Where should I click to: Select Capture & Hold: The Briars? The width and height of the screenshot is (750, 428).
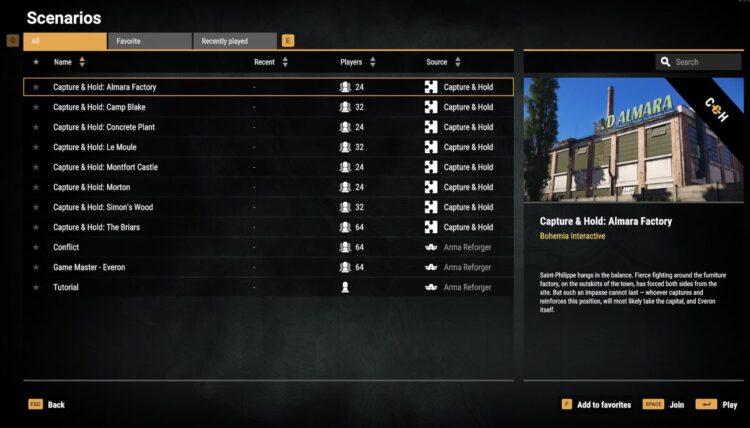click(97, 227)
